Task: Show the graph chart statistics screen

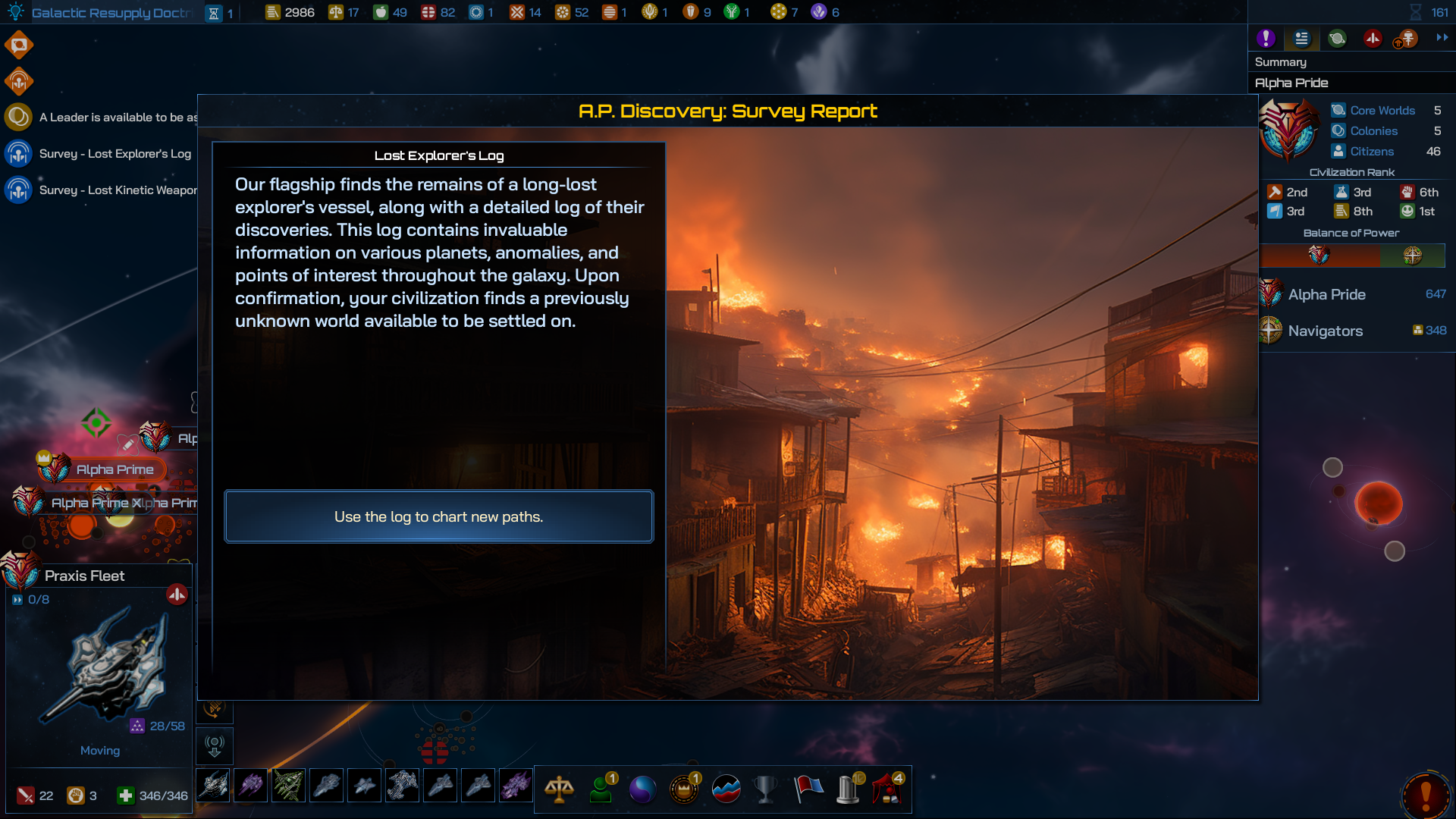Action: (726, 789)
